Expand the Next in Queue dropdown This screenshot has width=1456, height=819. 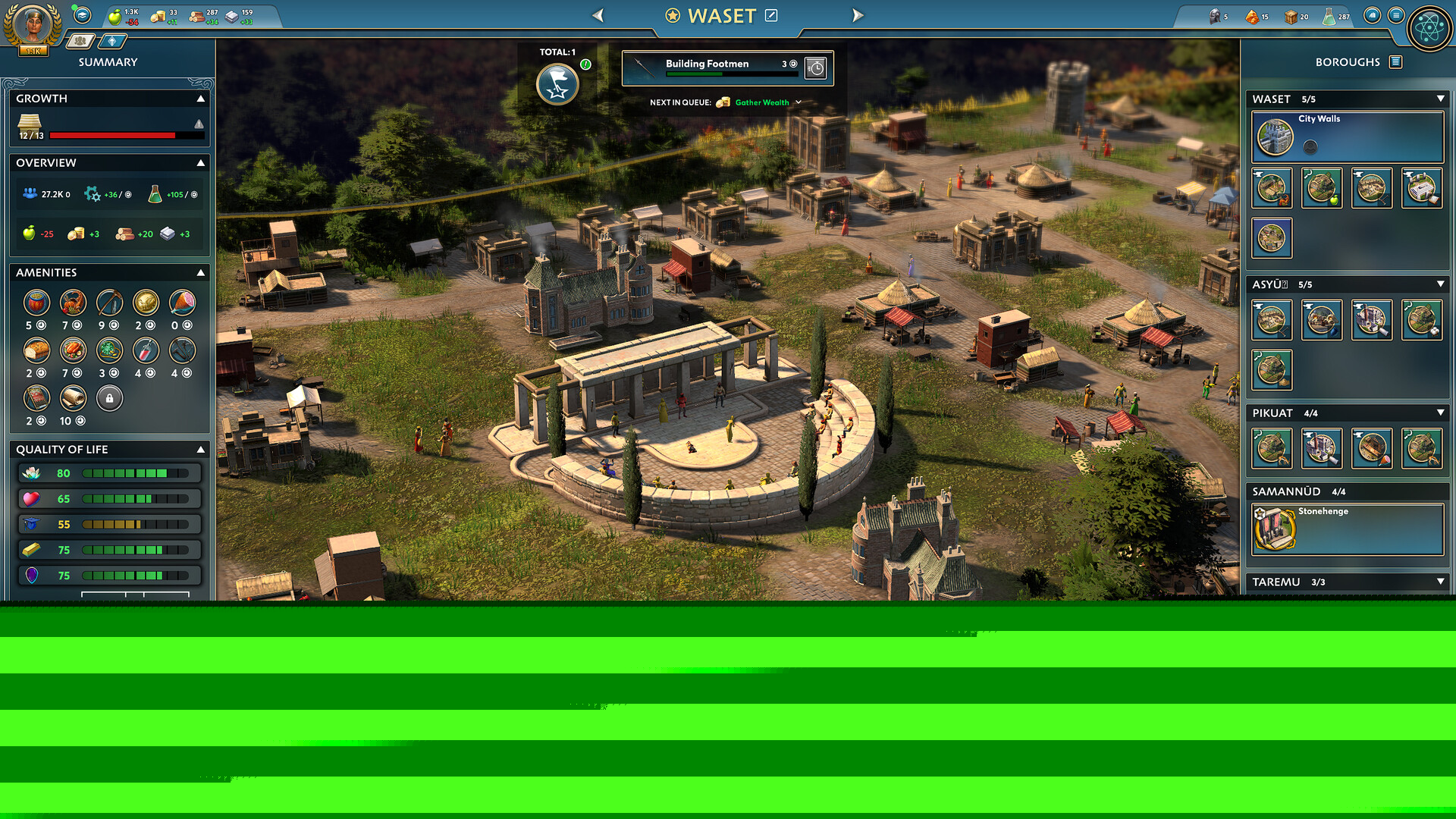tap(799, 102)
